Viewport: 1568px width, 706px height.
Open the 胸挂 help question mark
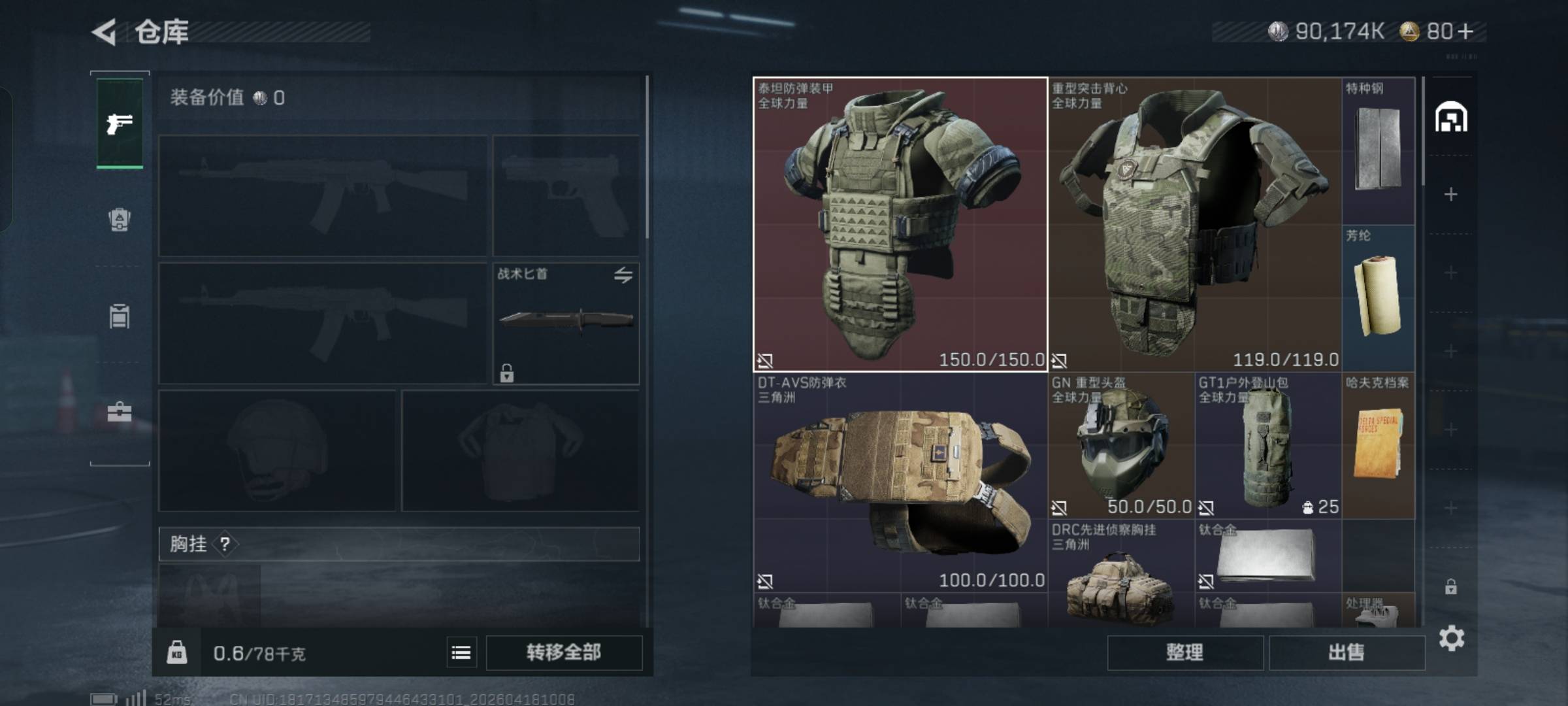(225, 544)
